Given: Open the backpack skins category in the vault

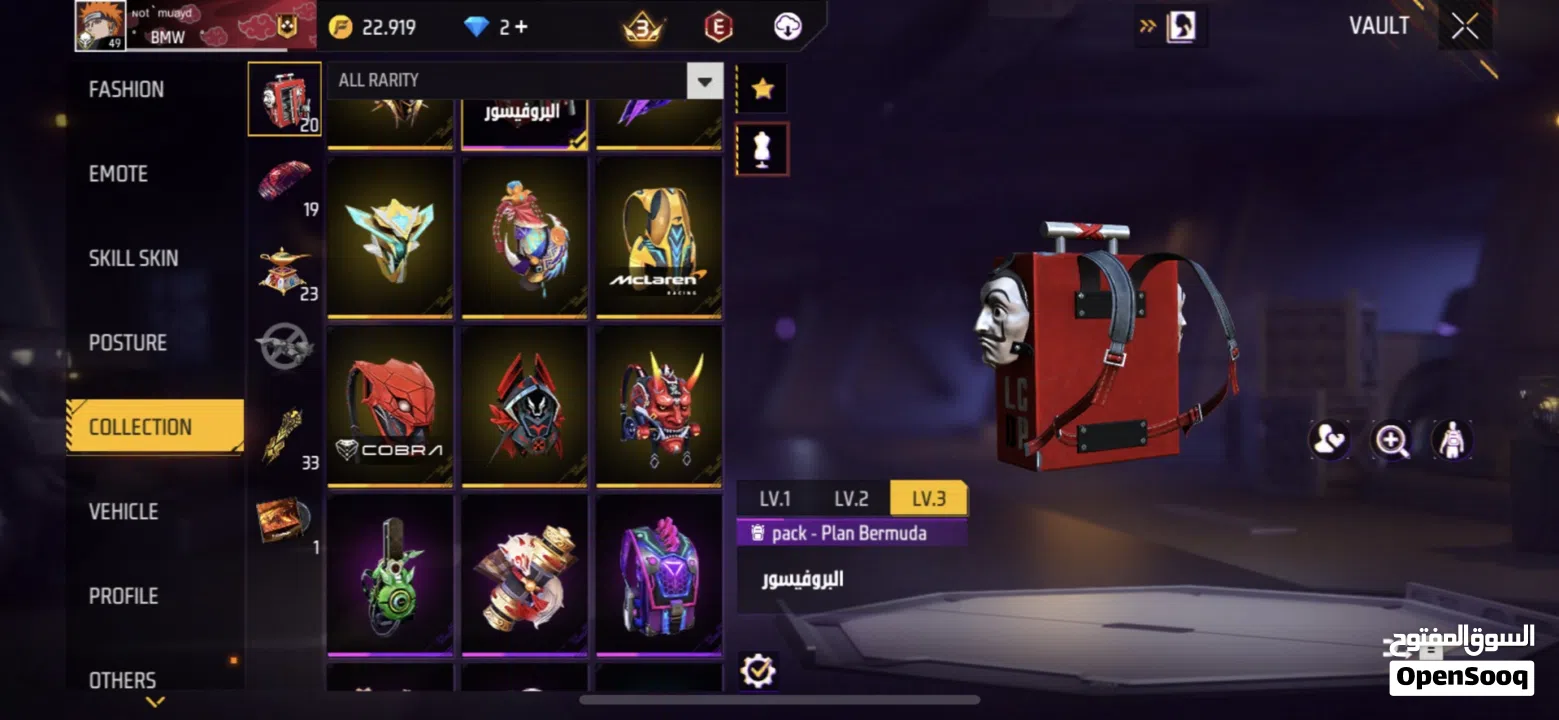Looking at the screenshot, I should click(284, 100).
